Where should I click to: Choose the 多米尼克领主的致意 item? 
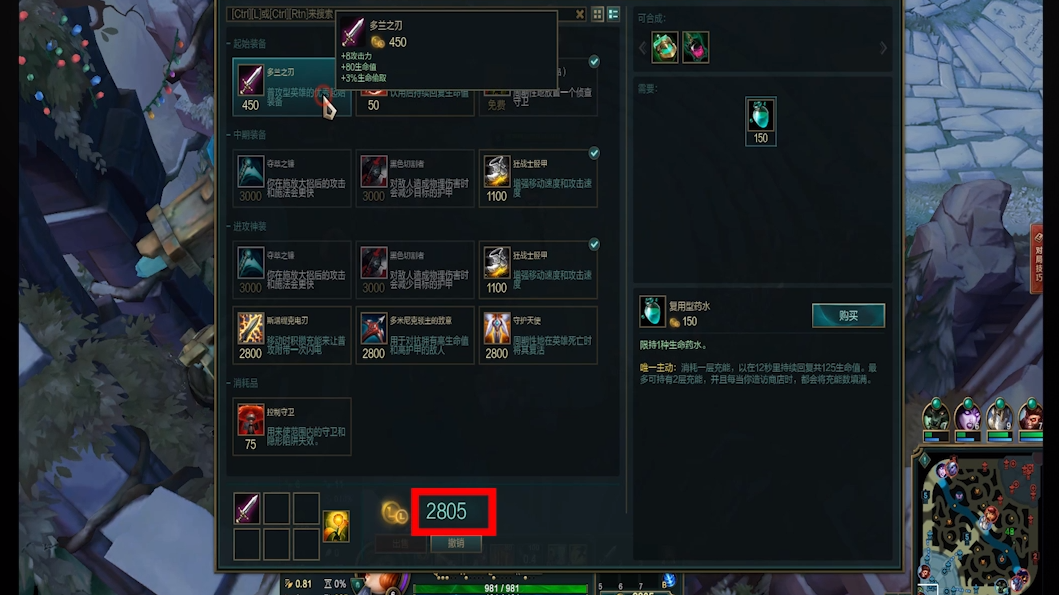point(415,334)
